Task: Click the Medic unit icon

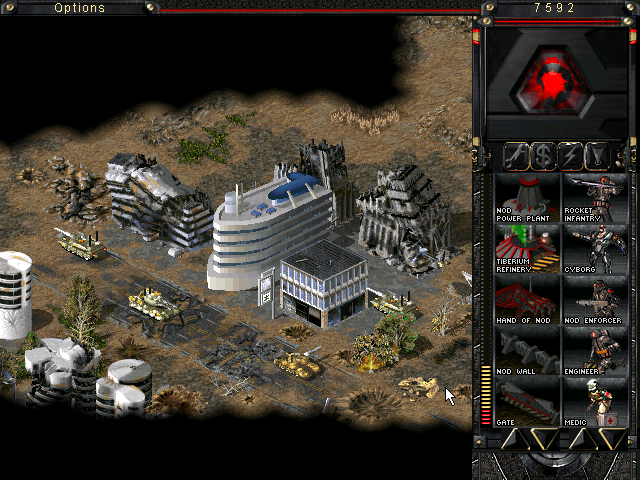Action: point(595,401)
